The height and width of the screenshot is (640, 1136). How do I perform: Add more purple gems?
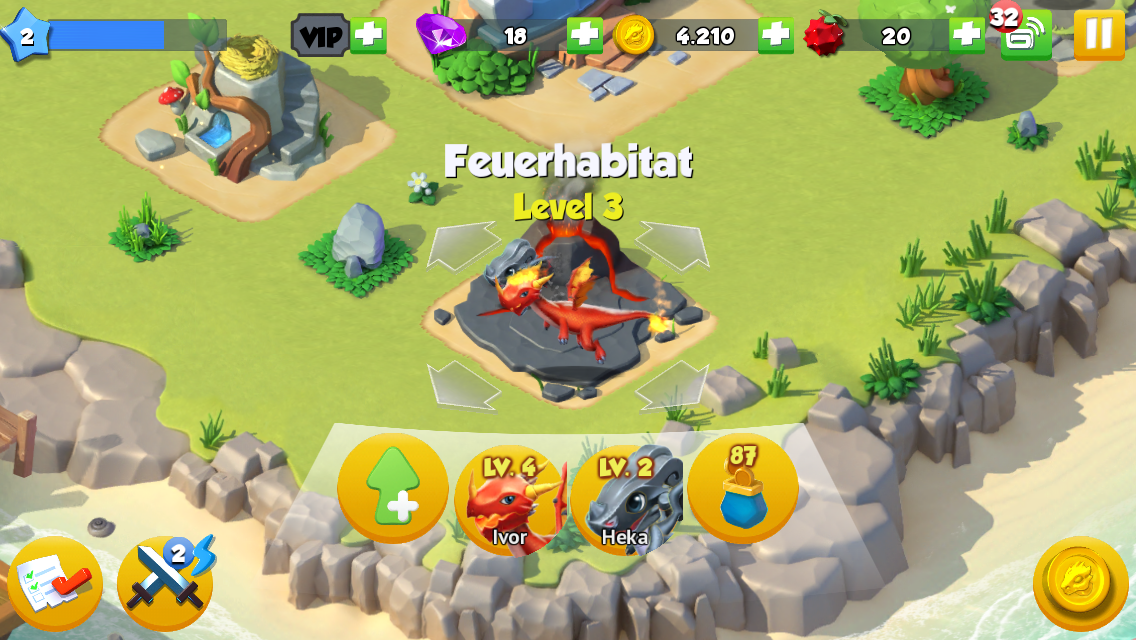click(x=584, y=36)
